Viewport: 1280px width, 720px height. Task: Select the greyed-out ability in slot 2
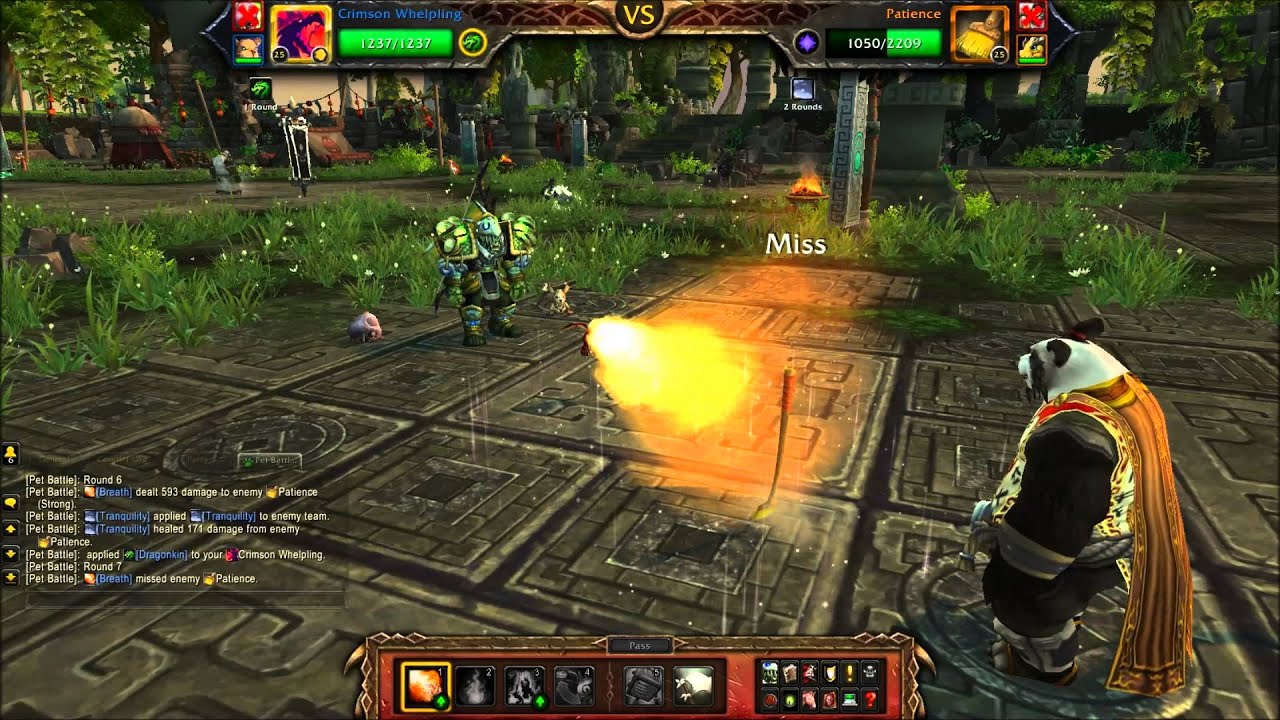pos(475,685)
